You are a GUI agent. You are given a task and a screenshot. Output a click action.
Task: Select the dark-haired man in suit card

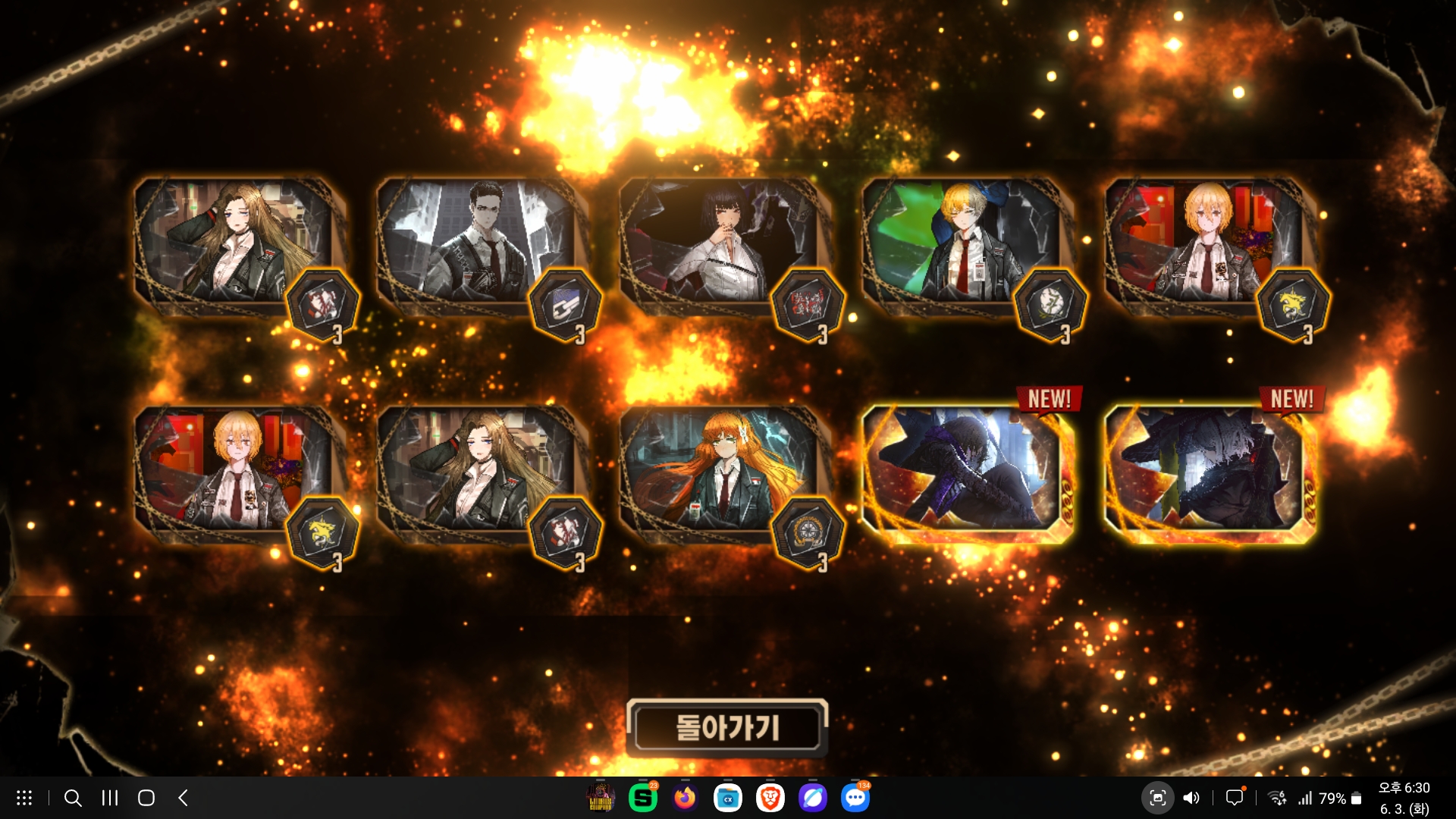(x=478, y=243)
